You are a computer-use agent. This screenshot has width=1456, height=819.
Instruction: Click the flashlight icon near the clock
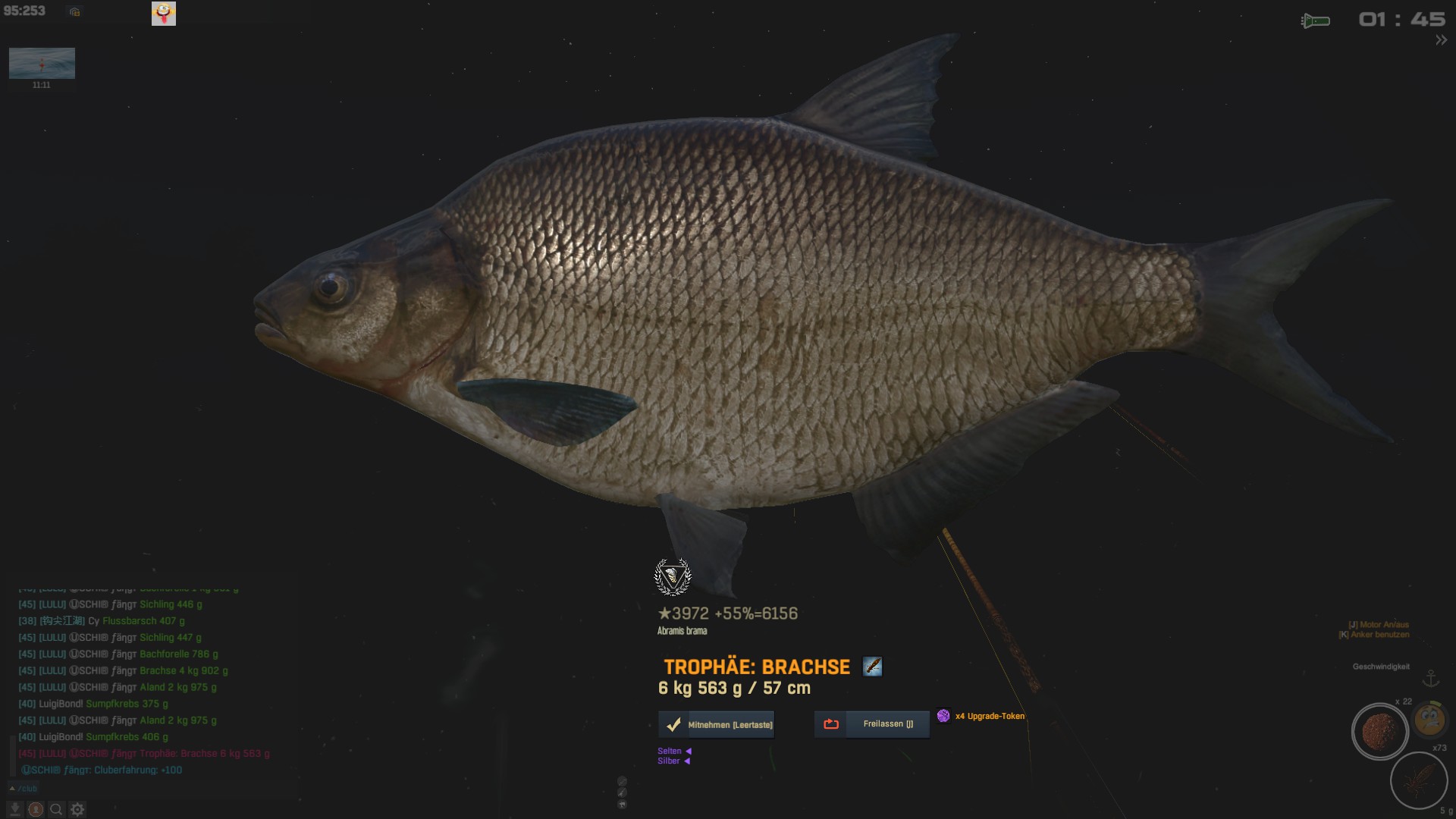coord(1316,20)
